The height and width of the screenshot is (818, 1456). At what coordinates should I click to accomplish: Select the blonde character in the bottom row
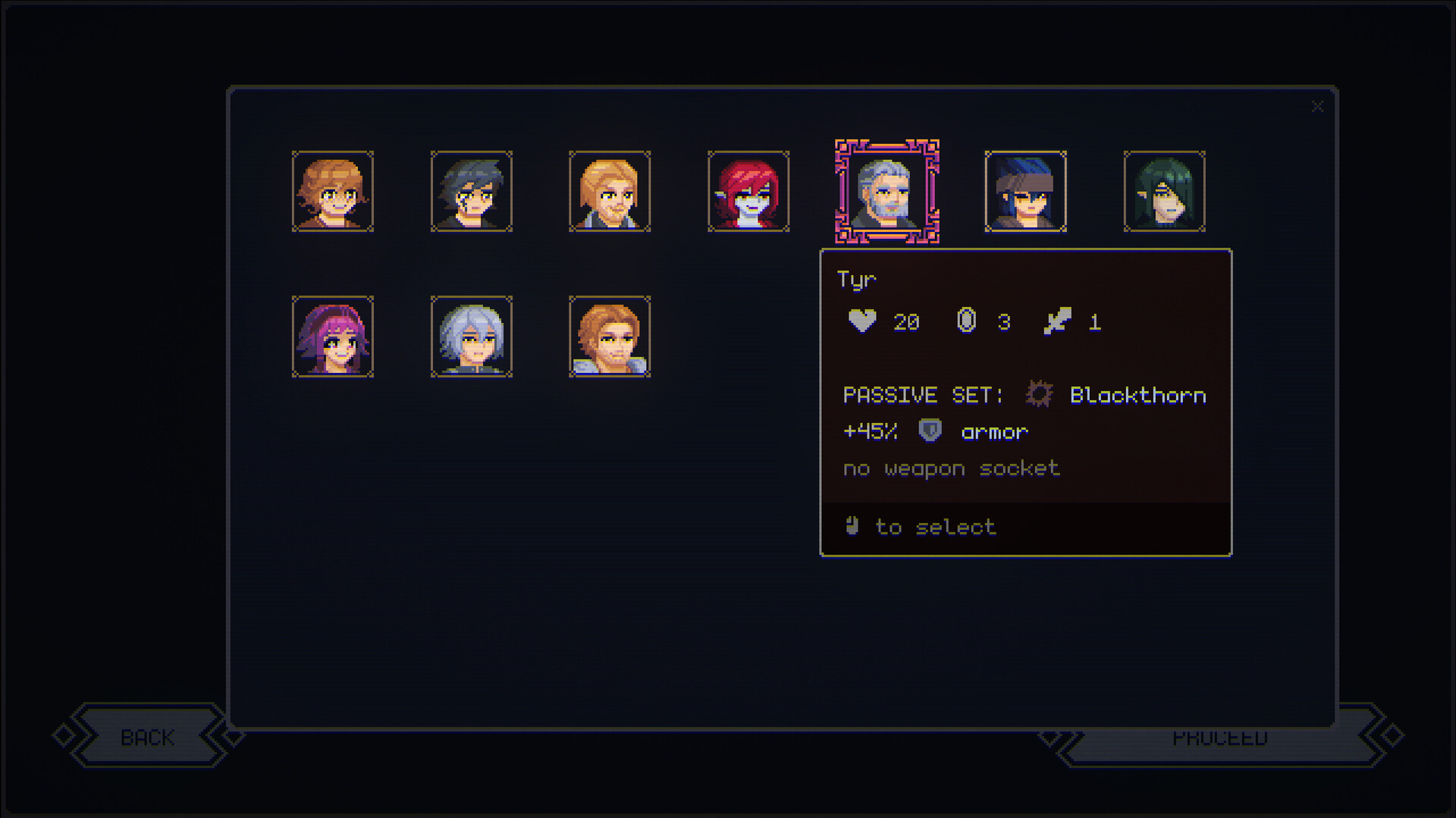[610, 337]
